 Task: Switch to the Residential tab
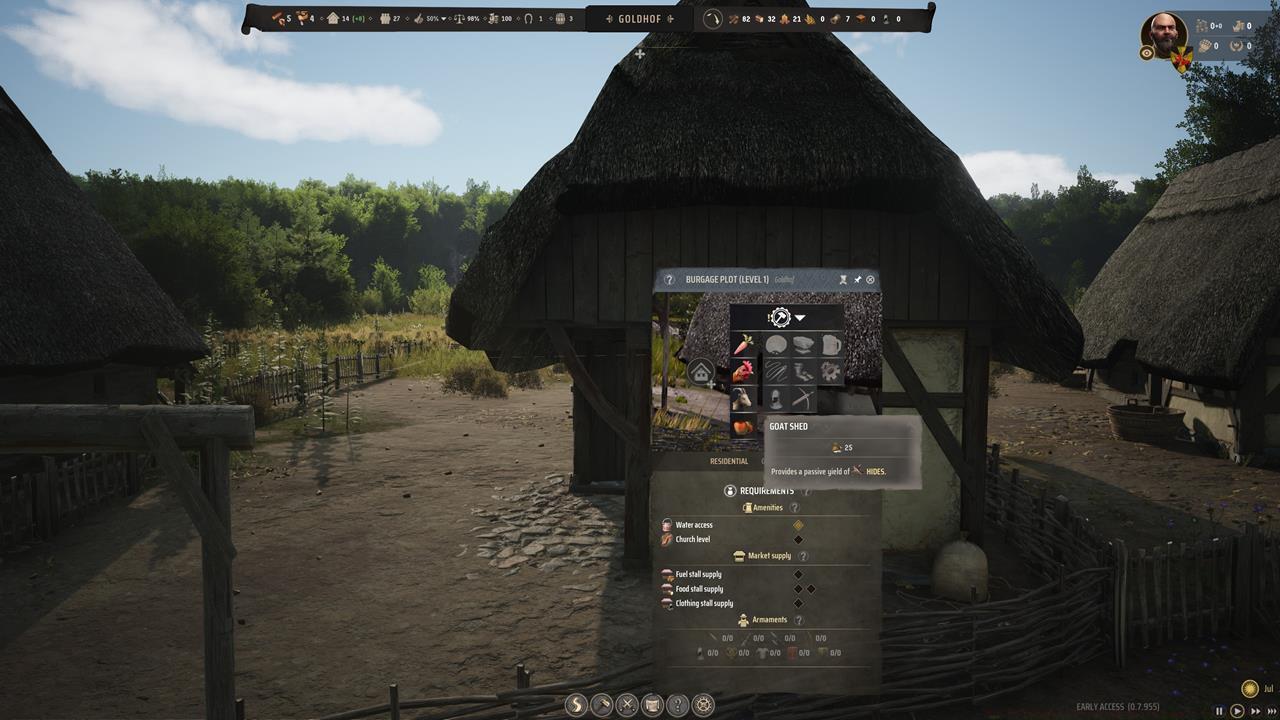click(x=727, y=461)
